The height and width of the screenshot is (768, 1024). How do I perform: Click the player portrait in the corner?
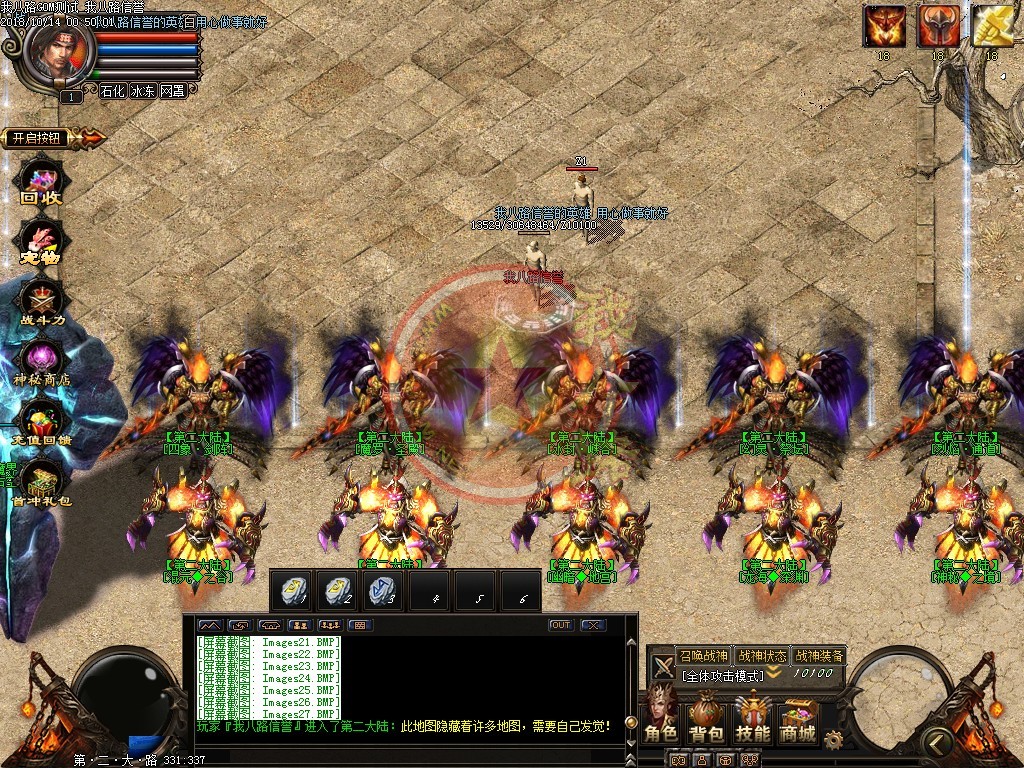coord(58,48)
